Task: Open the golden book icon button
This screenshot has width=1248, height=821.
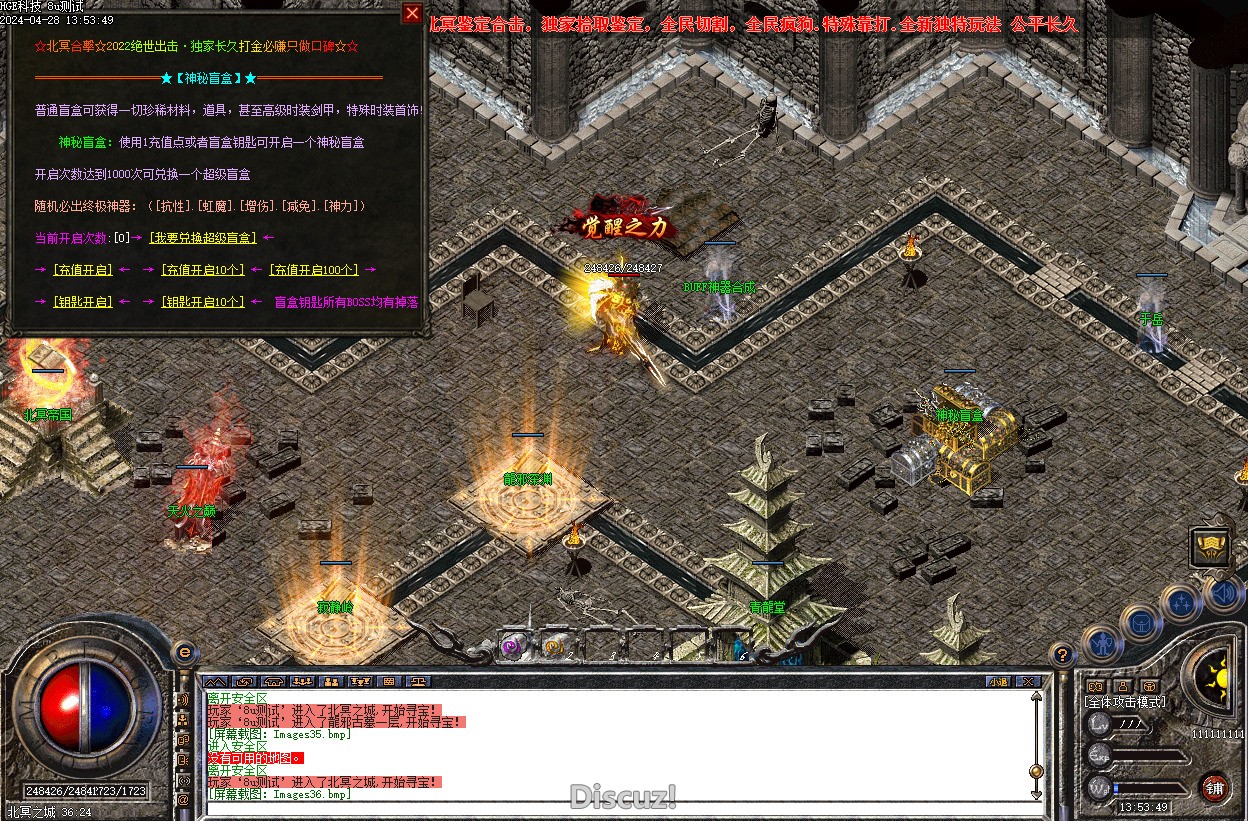Action: click(1210, 546)
